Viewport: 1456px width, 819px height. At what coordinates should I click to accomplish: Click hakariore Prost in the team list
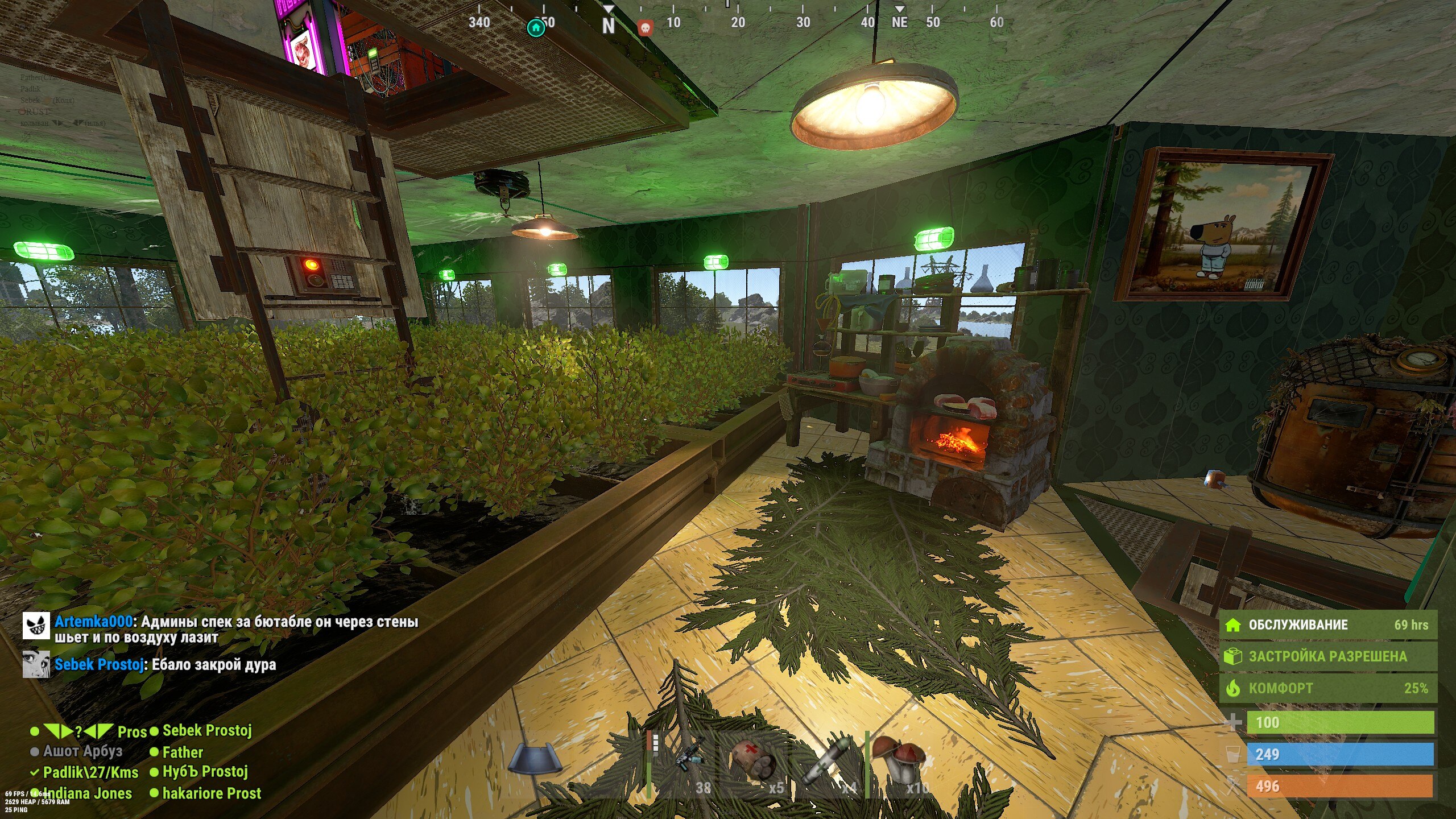click(212, 793)
